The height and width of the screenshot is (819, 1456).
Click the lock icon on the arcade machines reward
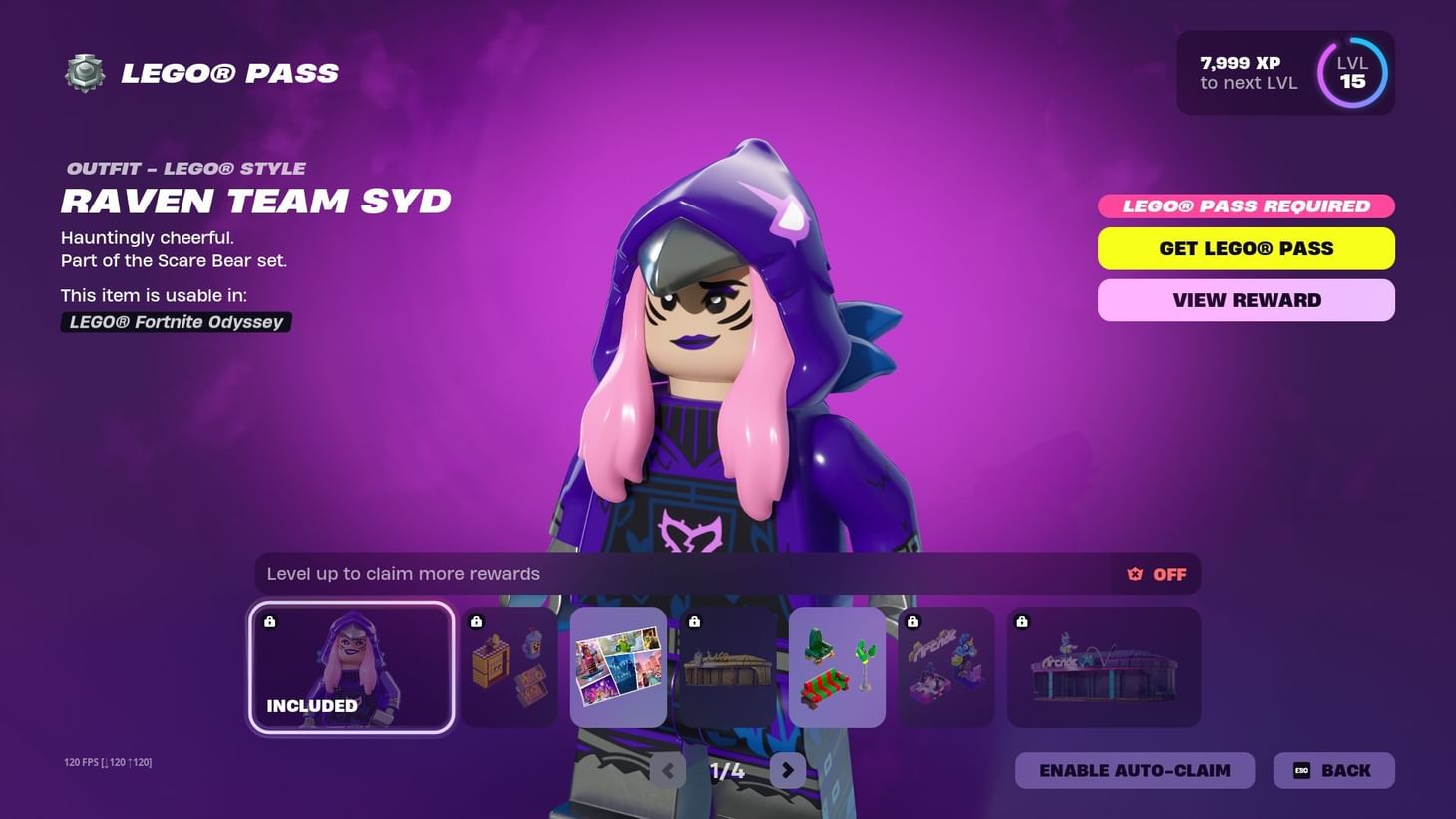[x=912, y=621]
